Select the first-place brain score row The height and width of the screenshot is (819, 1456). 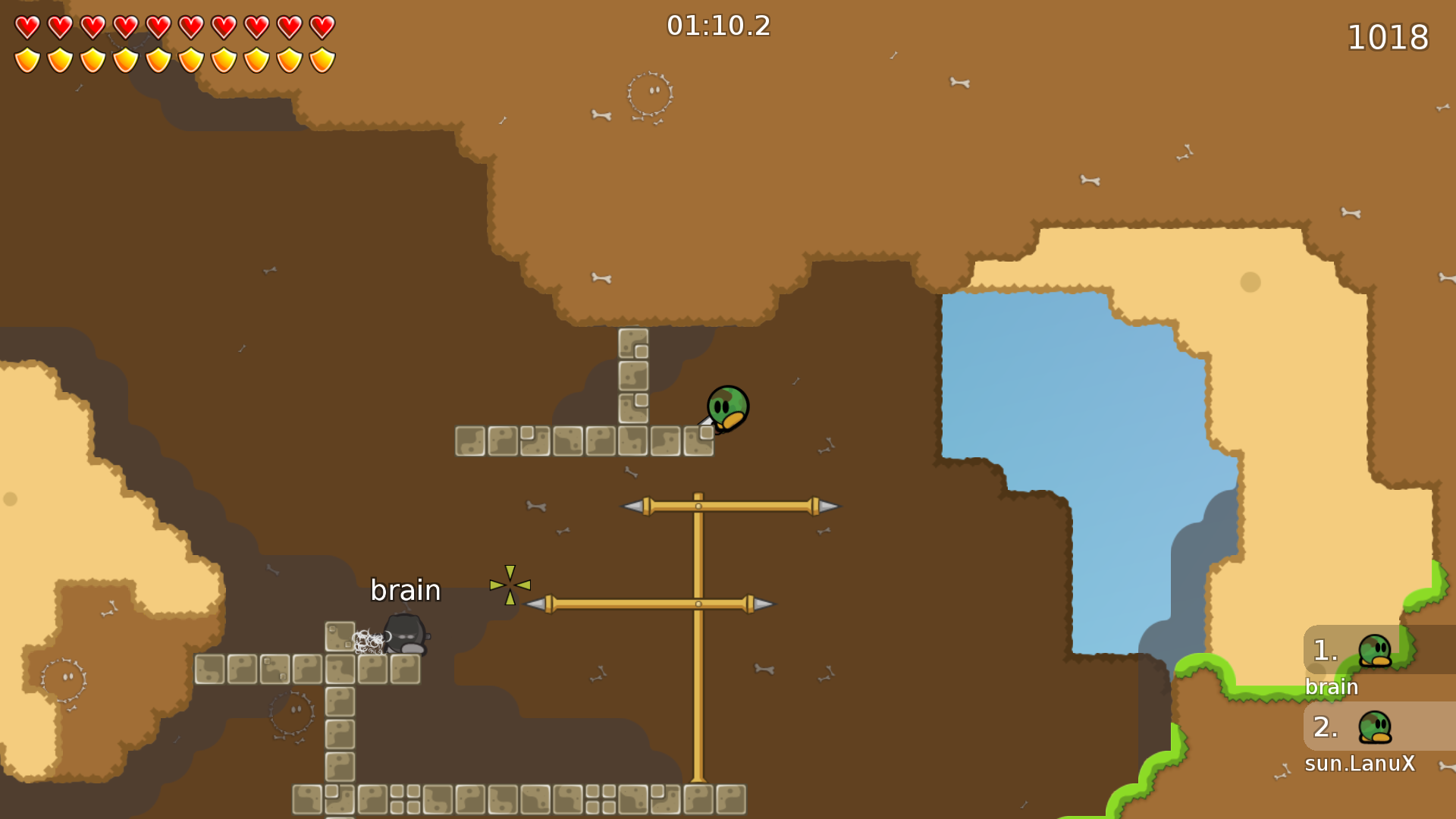pyautogui.click(x=1377, y=651)
